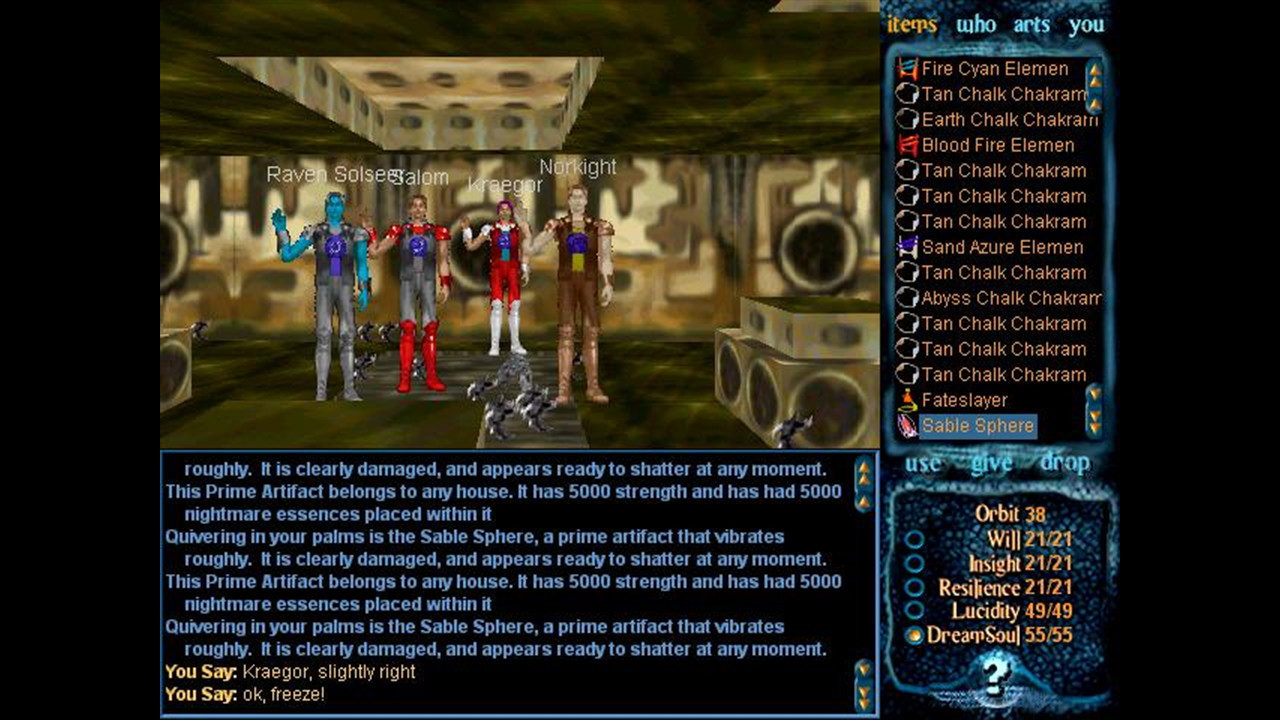Open the arts tab
The image size is (1280, 720).
1031,25
